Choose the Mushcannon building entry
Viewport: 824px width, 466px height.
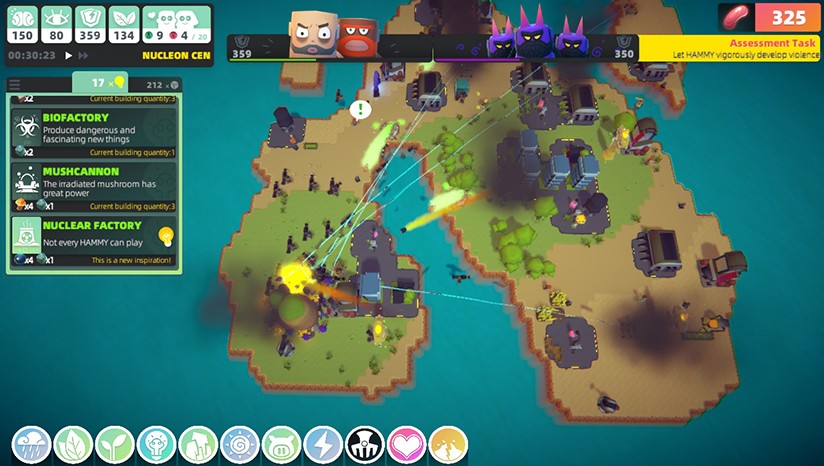pyautogui.click(x=94, y=187)
